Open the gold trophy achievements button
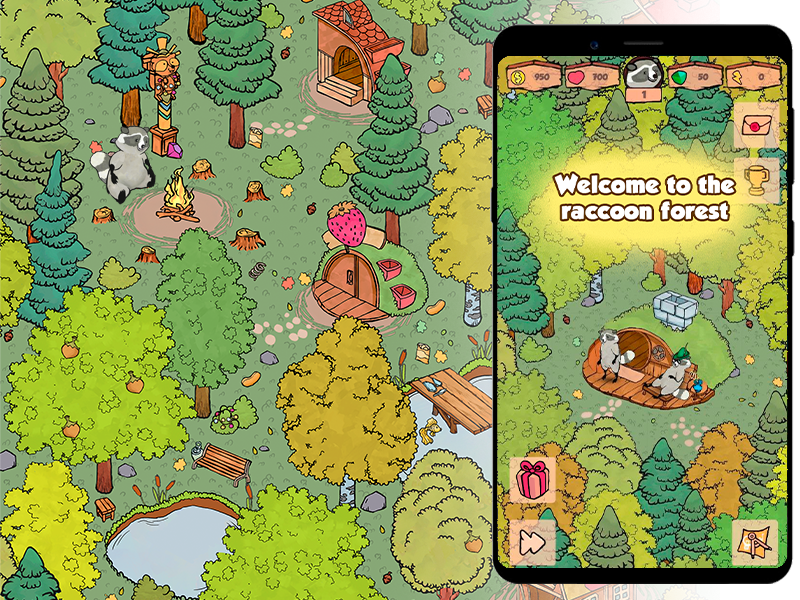Image resolution: width=800 pixels, height=600 pixels. click(756, 181)
